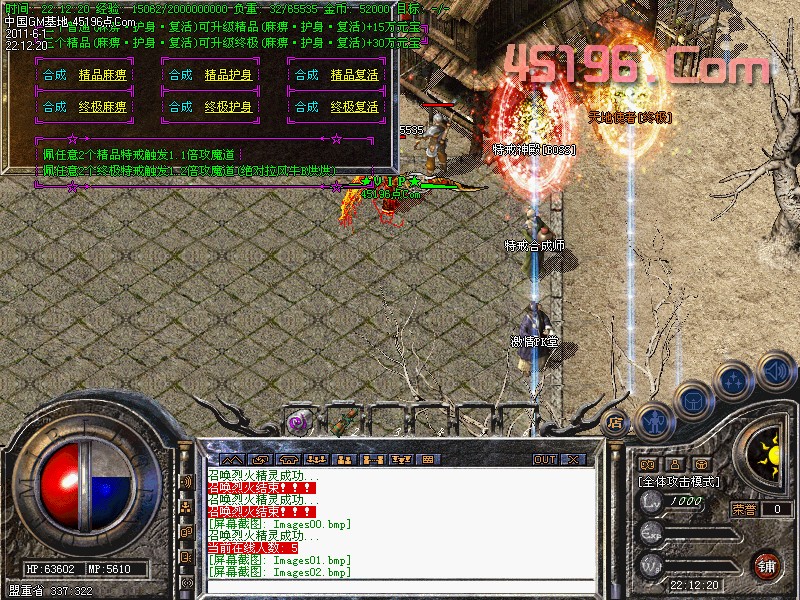This screenshot has height=600, width=800.
Task: Choose the 精品护身 synthesis option
Action: 229,75
